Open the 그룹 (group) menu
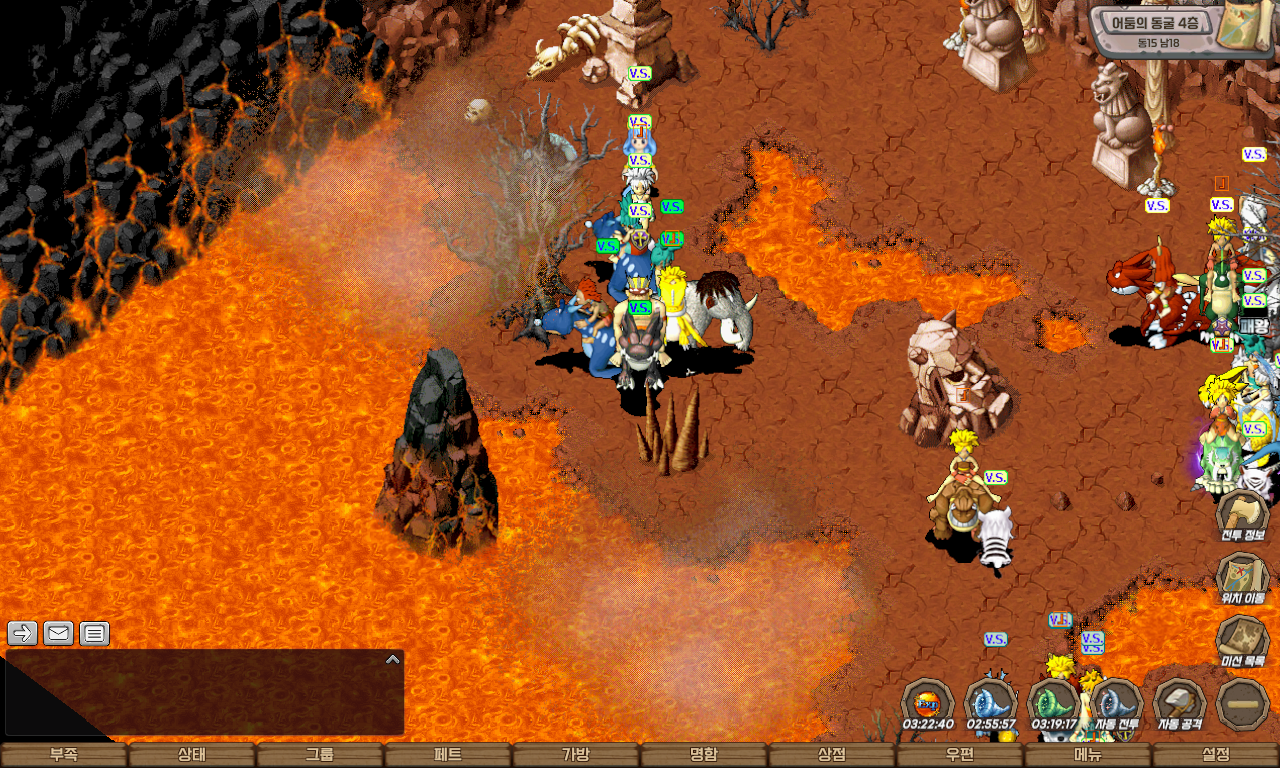This screenshot has height=768, width=1280. tap(320, 755)
